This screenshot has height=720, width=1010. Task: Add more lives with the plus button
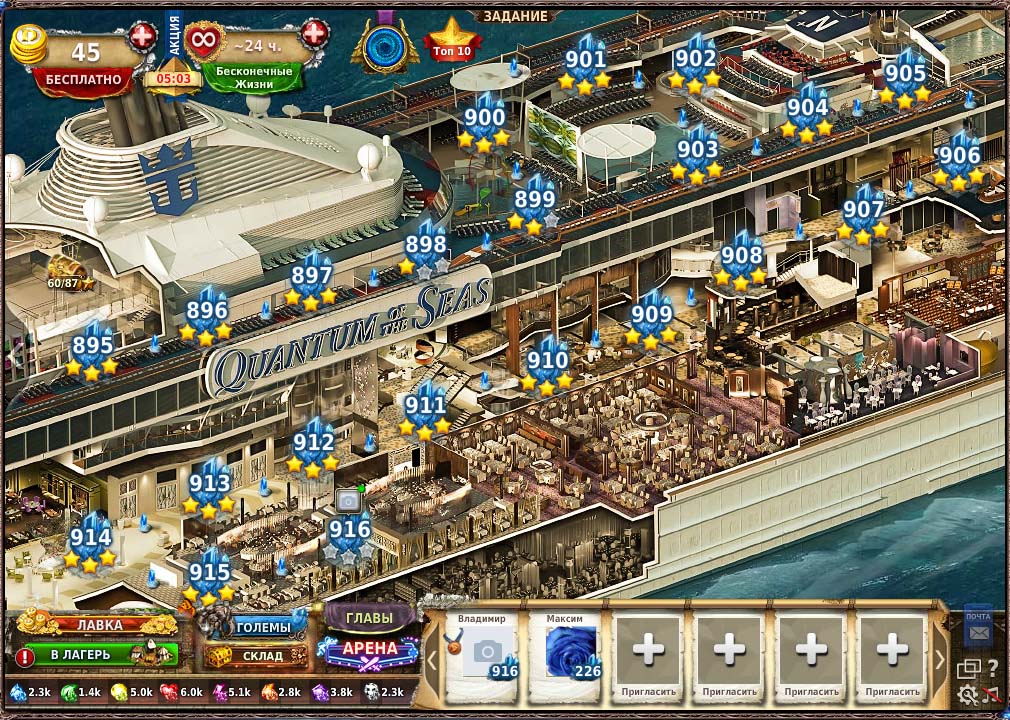314,33
